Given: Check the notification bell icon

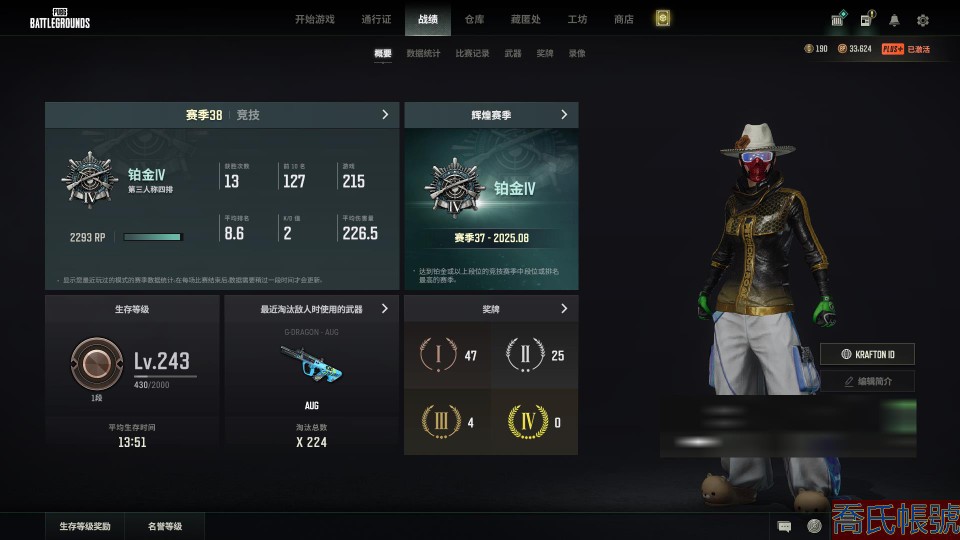Looking at the screenshot, I should click(894, 20).
